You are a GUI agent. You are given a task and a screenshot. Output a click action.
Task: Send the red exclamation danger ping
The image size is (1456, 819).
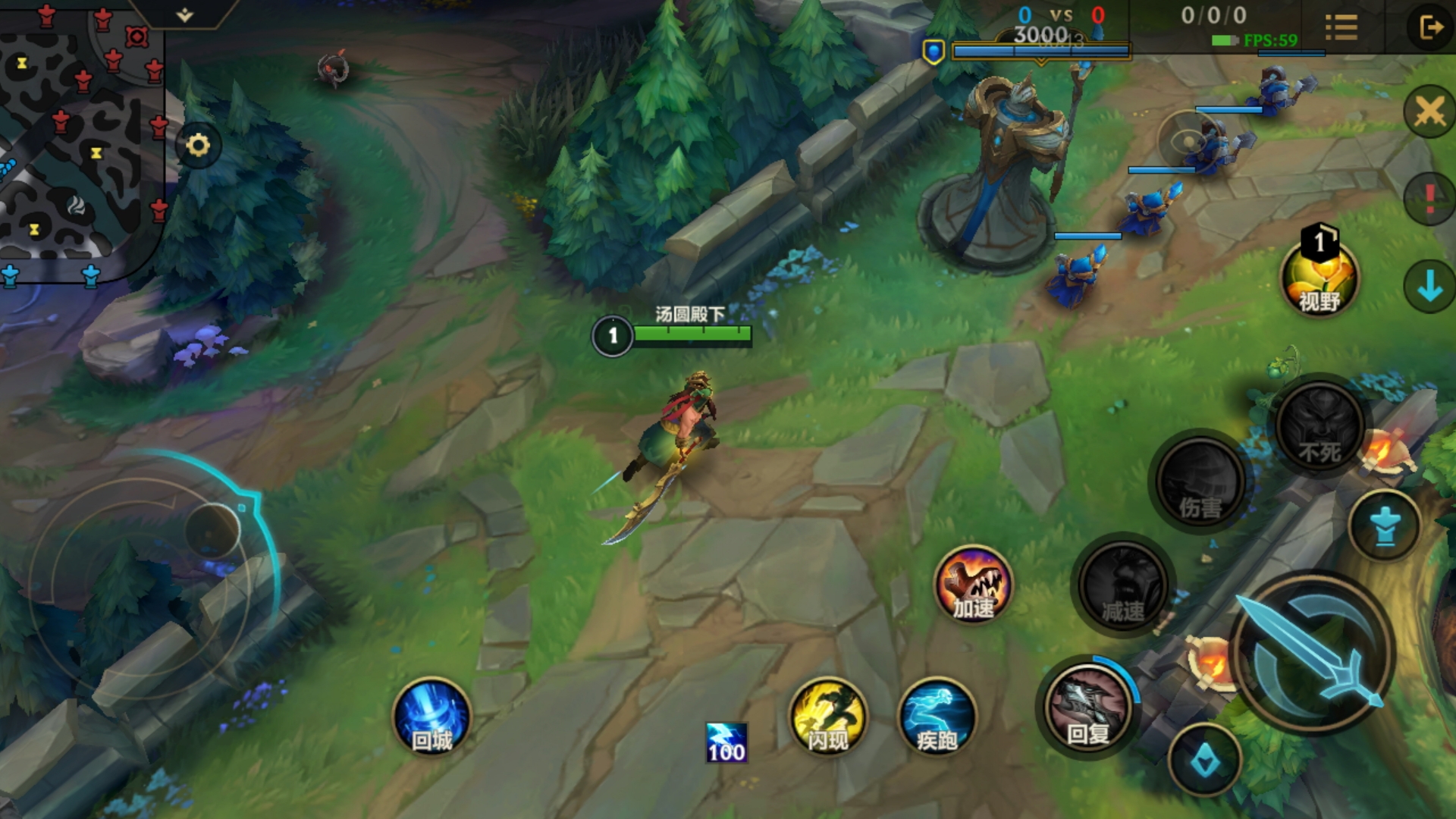coord(1429,199)
